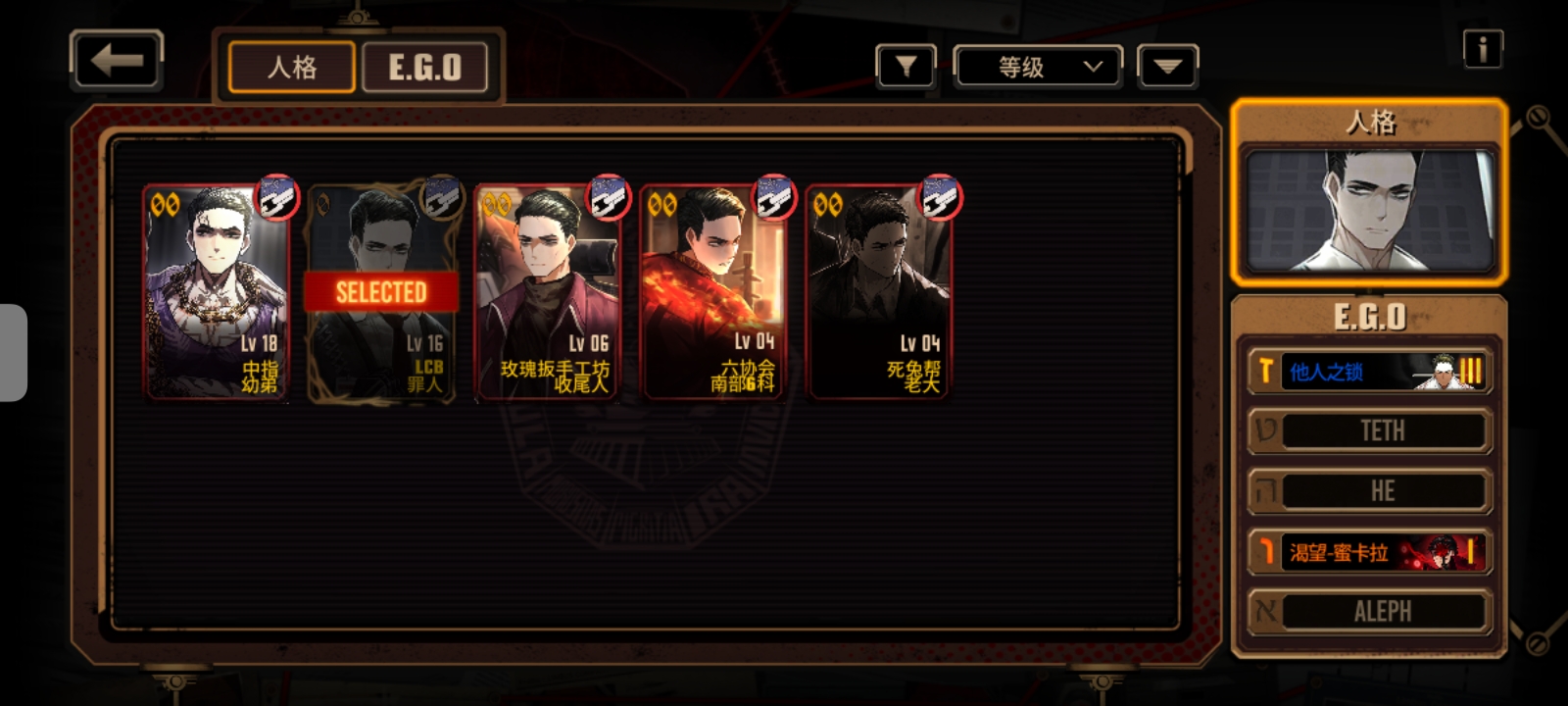This screenshot has height=706, width=1568.
Task: Show the info panel
Action: pos(1483,48)
